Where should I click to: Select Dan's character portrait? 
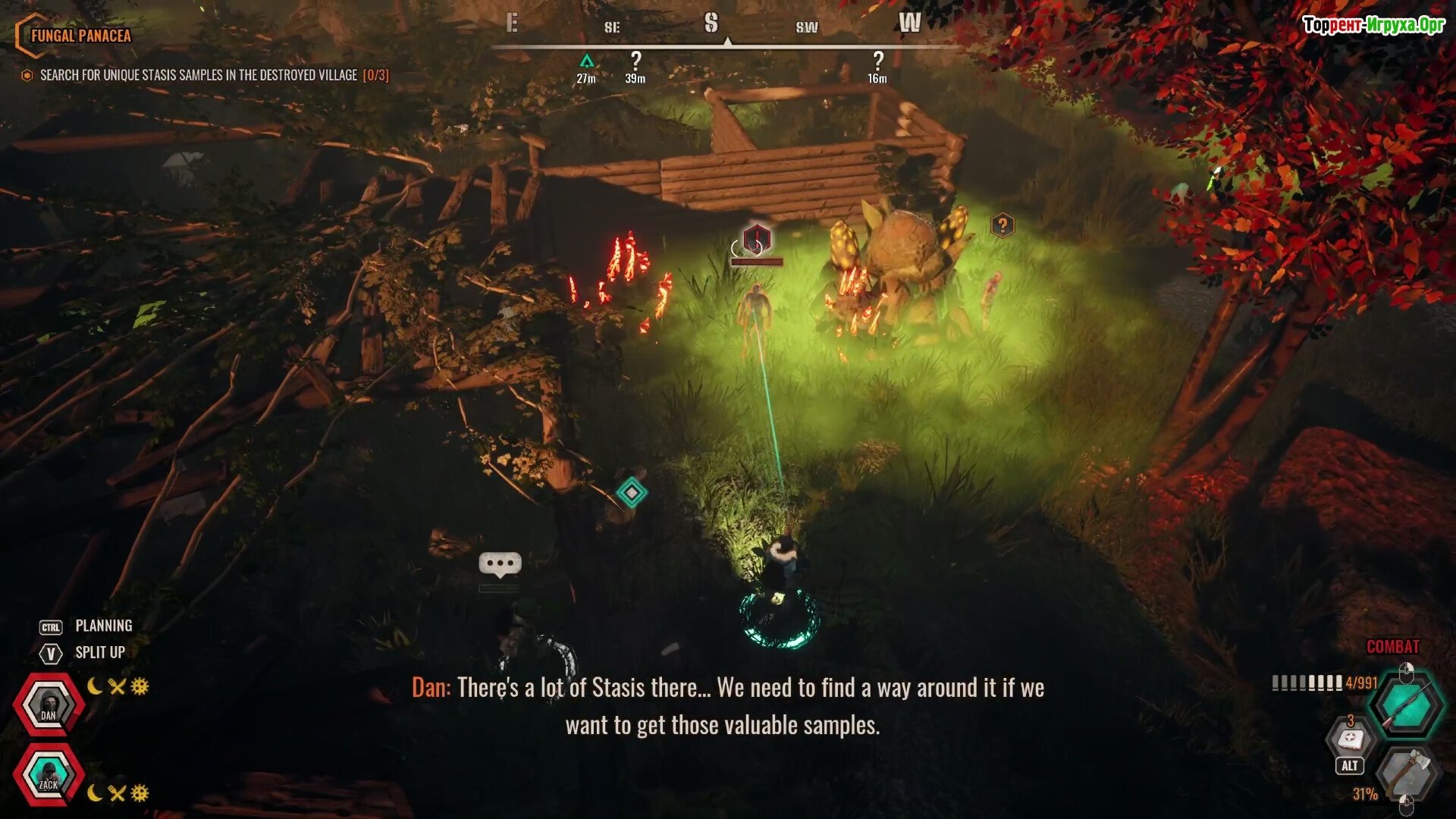[x=49, y=704]
